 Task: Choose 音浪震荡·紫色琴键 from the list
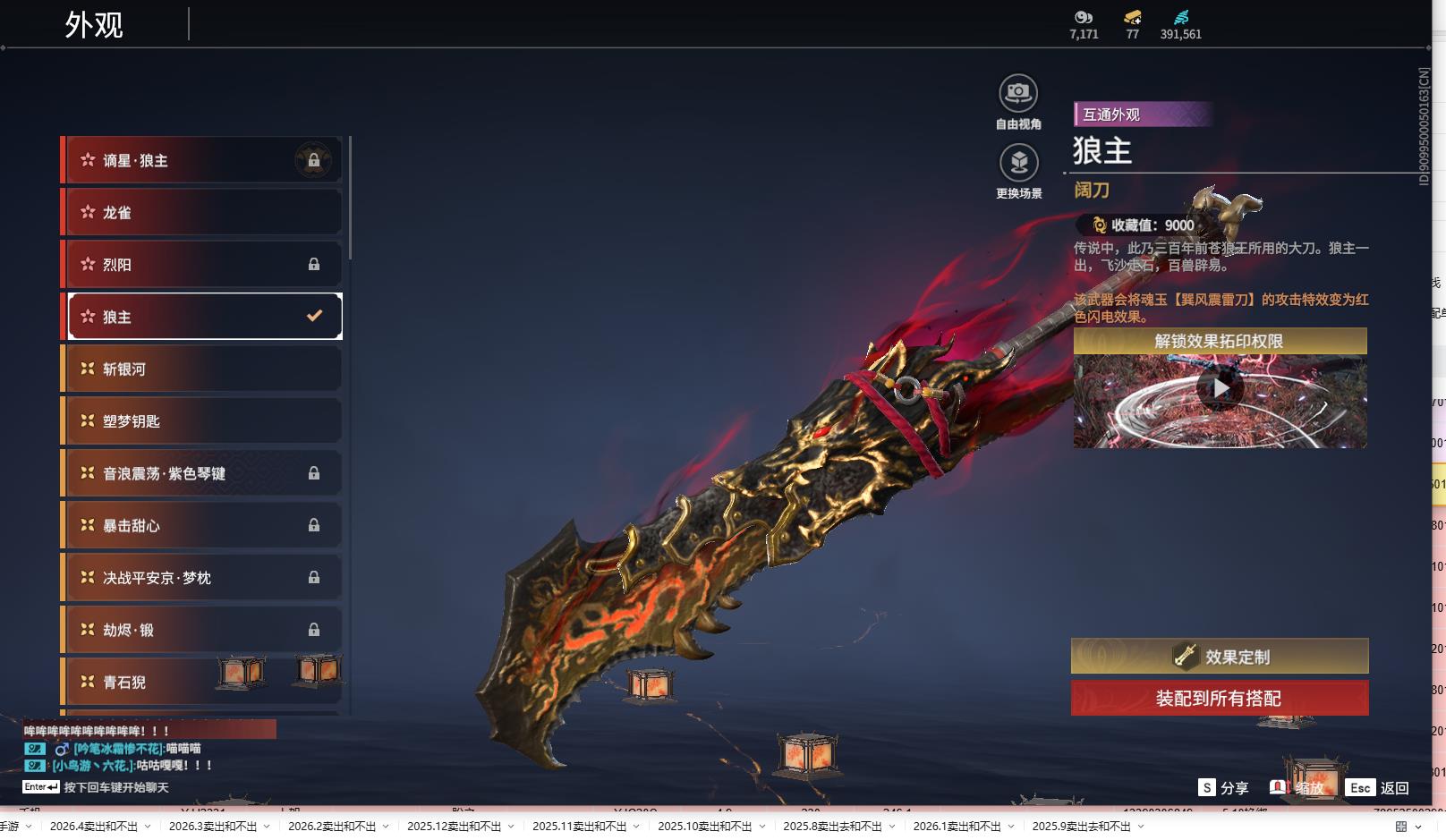tap(204, 473)
